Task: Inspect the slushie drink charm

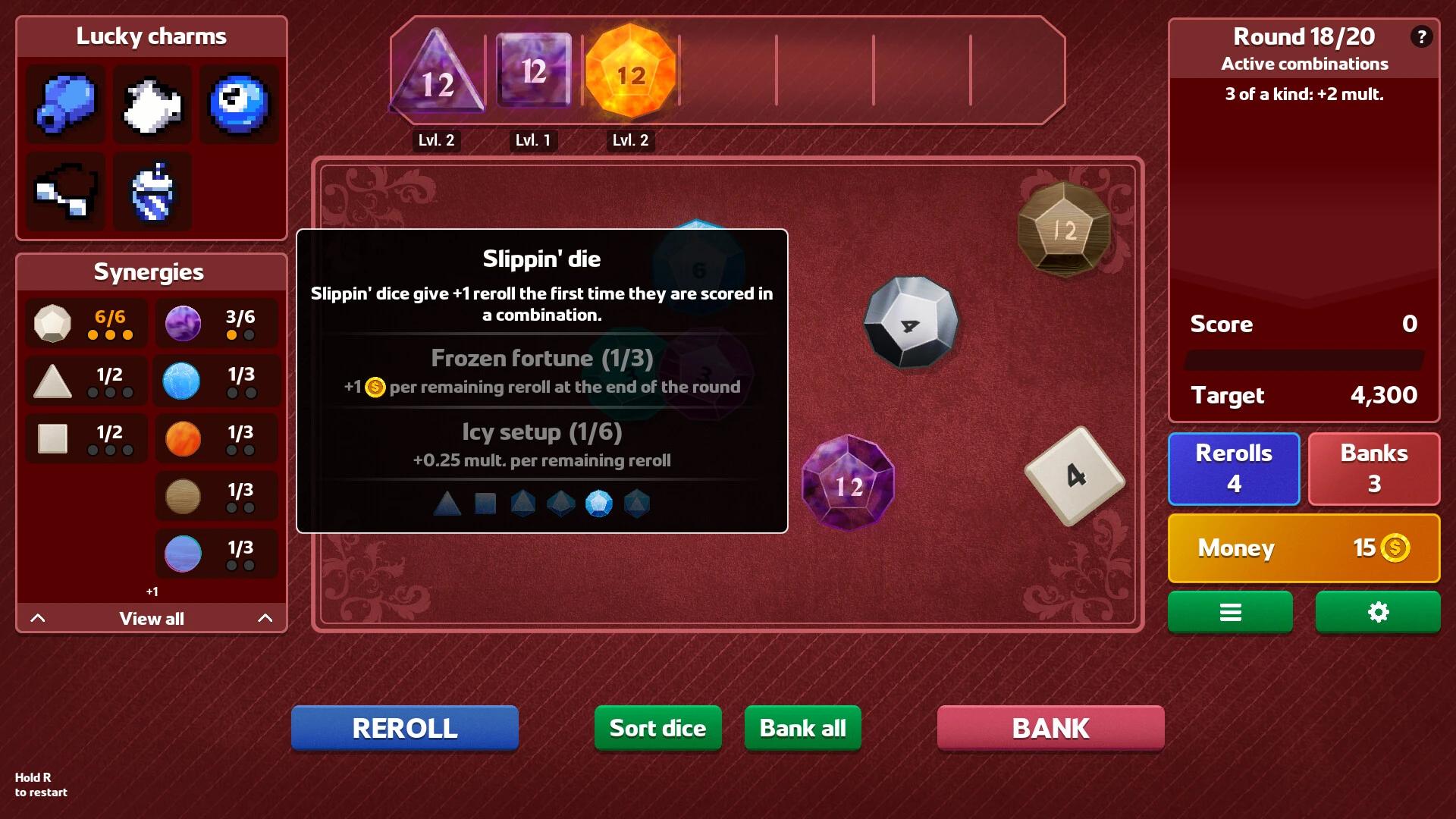Action: pos(152,191)
